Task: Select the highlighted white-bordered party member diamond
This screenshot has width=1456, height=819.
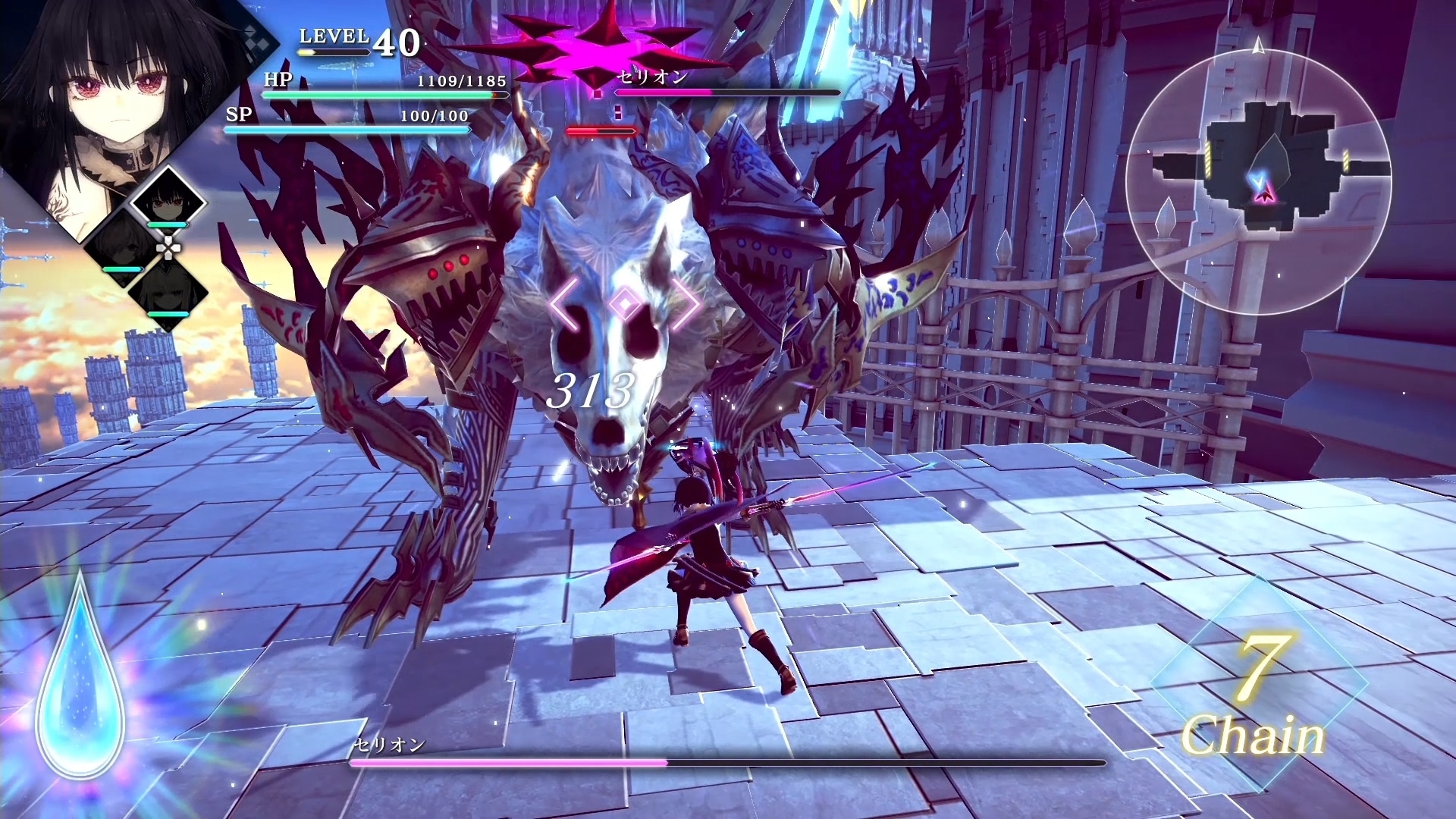Action: pyautogui.click(x=168, y=202)
